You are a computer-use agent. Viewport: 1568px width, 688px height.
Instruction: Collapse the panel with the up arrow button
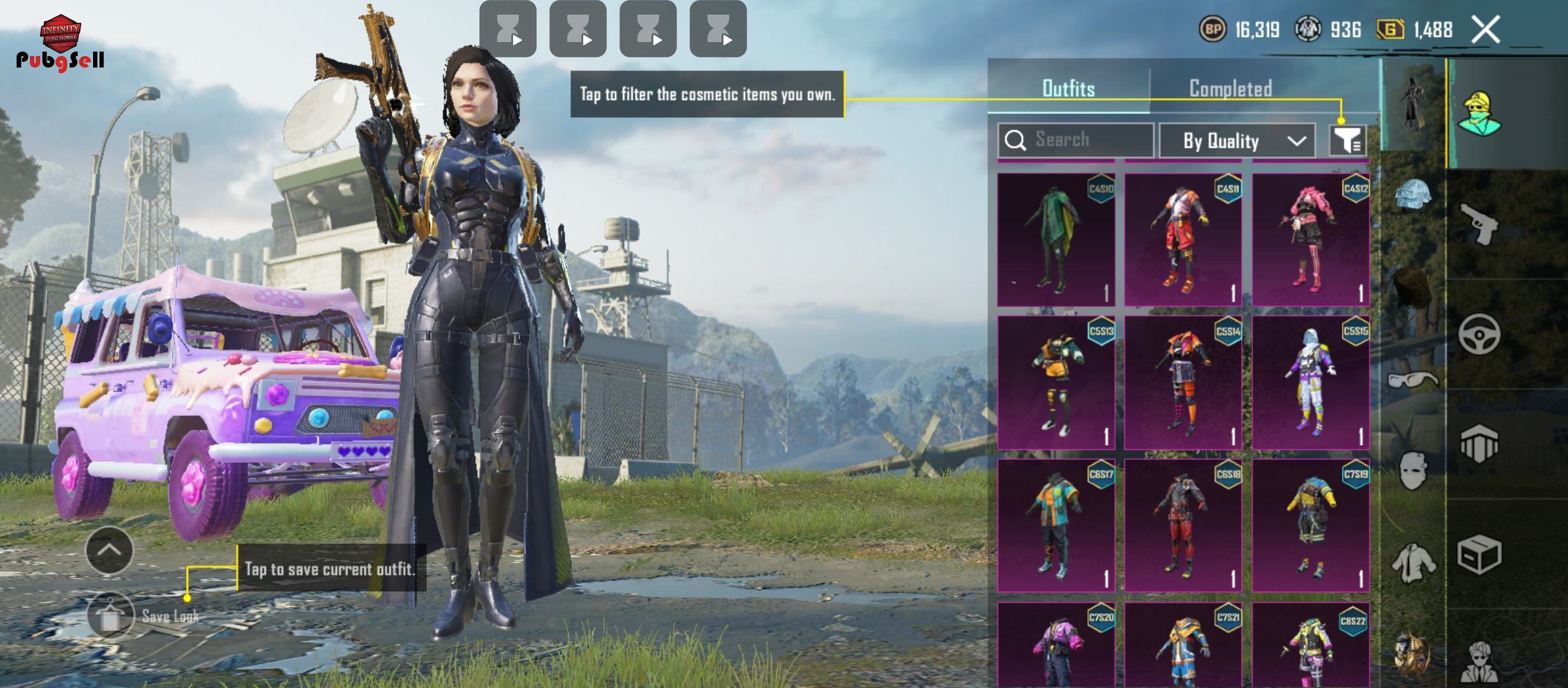tap(110, 550)
